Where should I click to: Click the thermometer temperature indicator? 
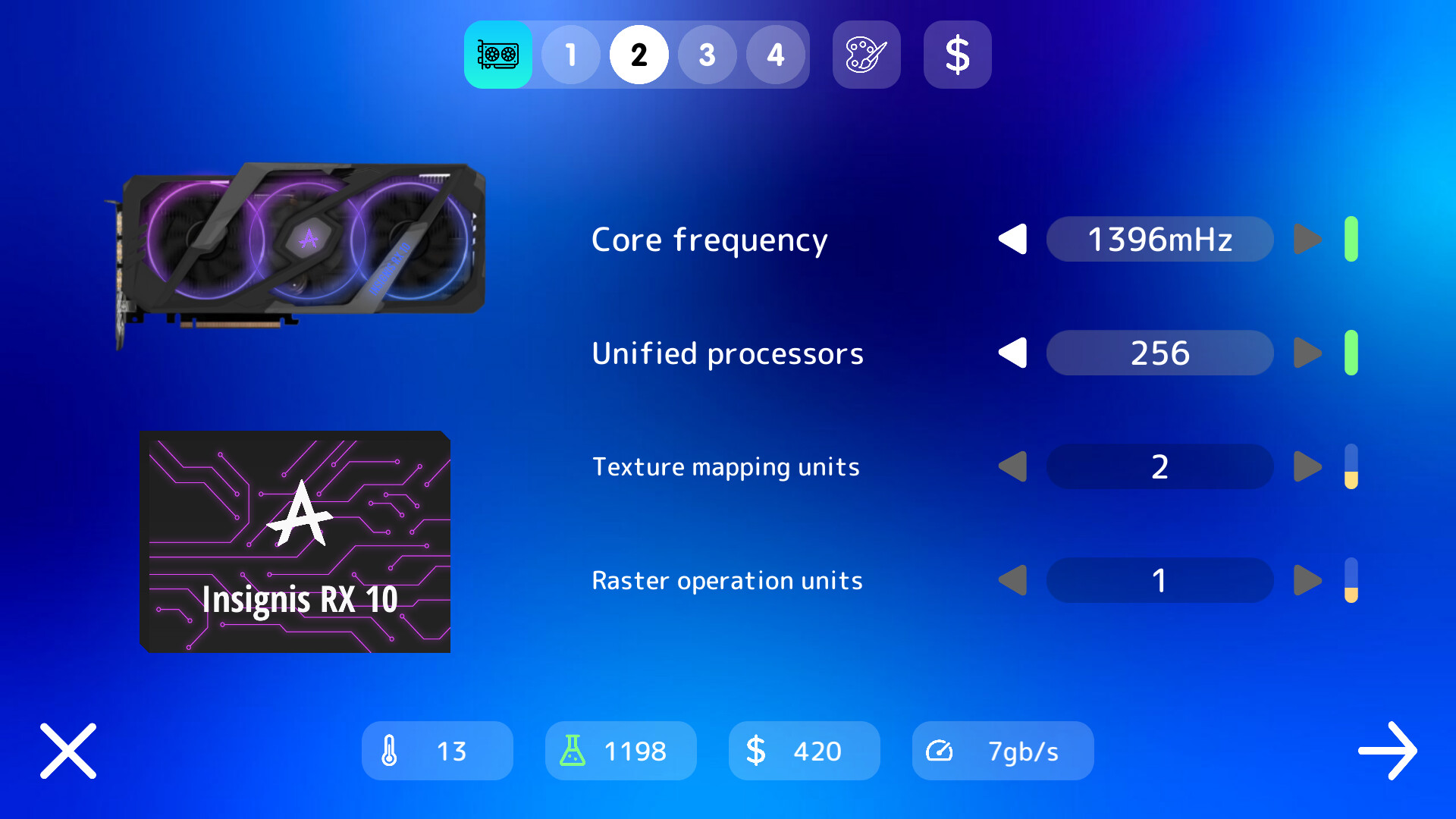pyautogui.click(x=437, y=751)
